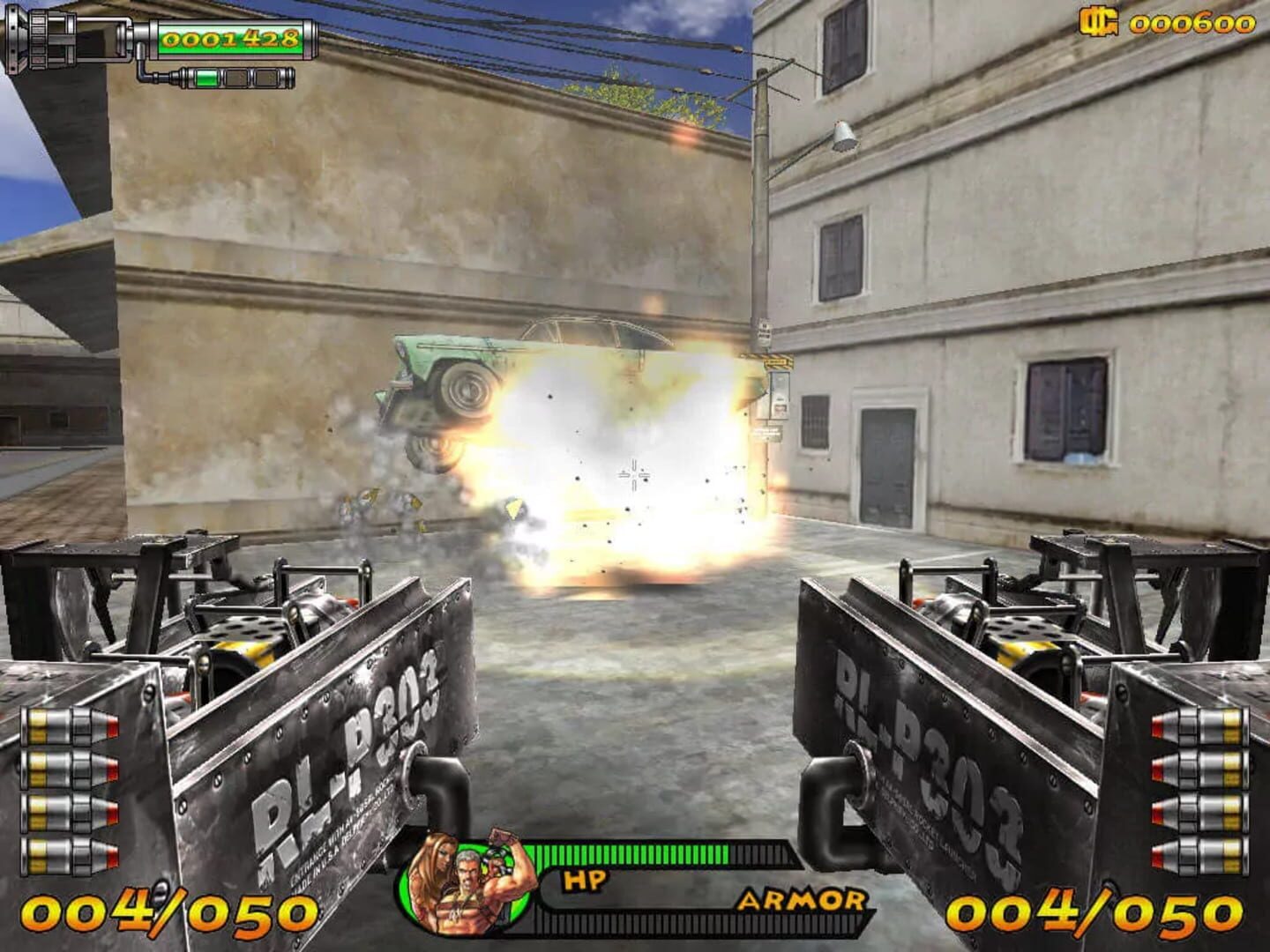This screenshot has height=952, width=1270.
Task: Expand the score display reading 0001428
Action: [231, 40]
